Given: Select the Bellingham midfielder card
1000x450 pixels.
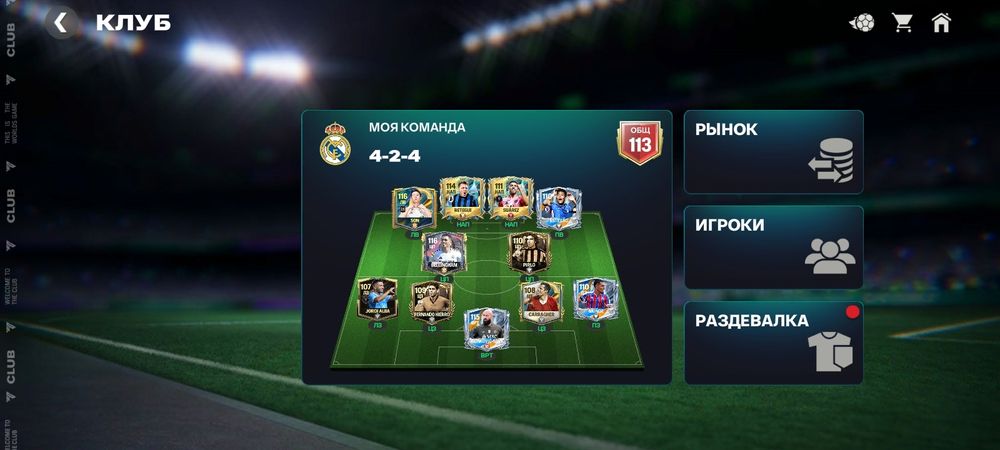Looking at the screenshot, I should click(x=444, y=252).
